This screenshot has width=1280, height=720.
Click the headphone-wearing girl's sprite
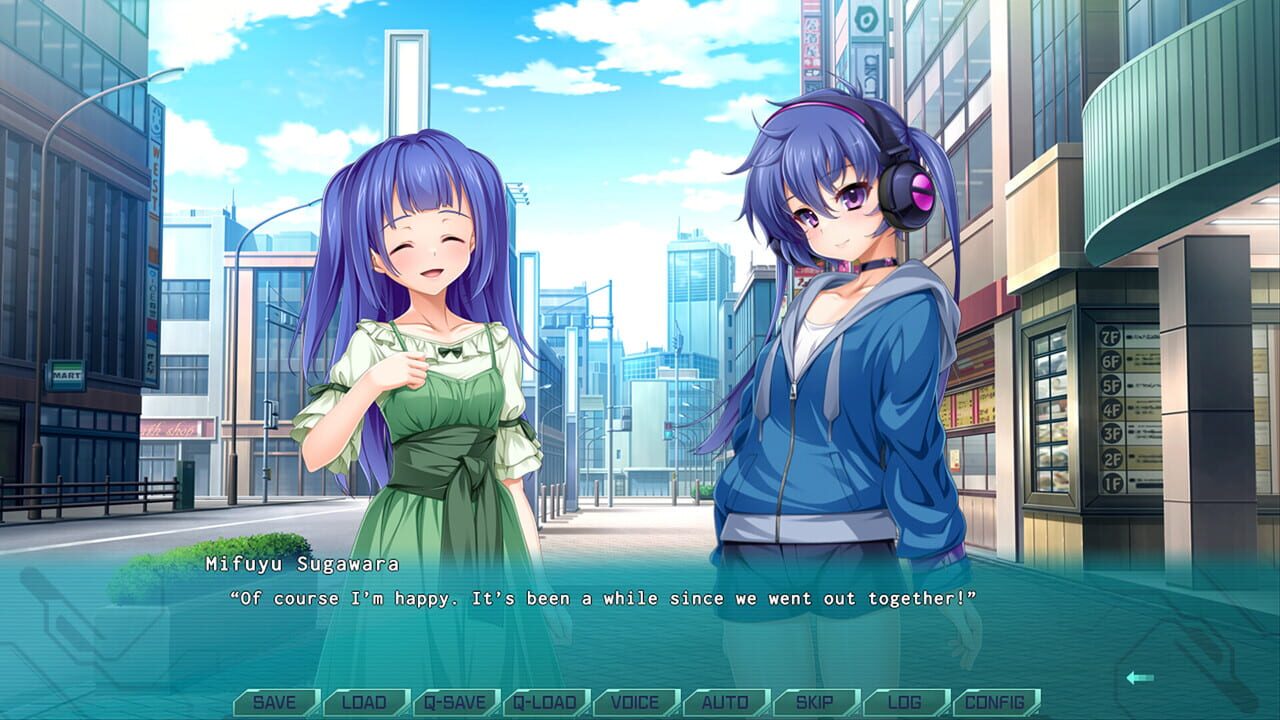tap(830, 400)
